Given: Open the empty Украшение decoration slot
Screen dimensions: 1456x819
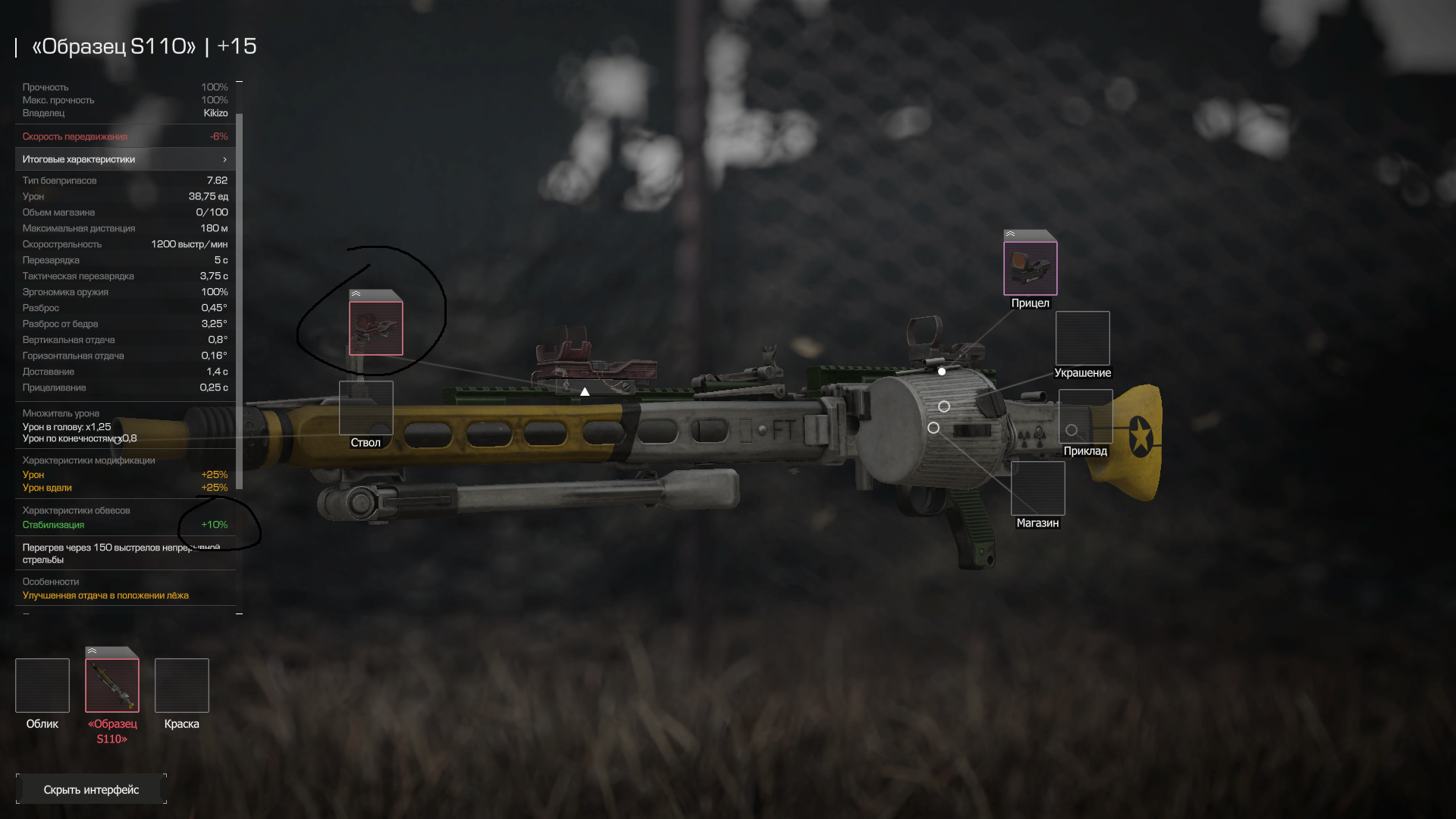Looking at the screenshot, I should (x=1082, y=338).
